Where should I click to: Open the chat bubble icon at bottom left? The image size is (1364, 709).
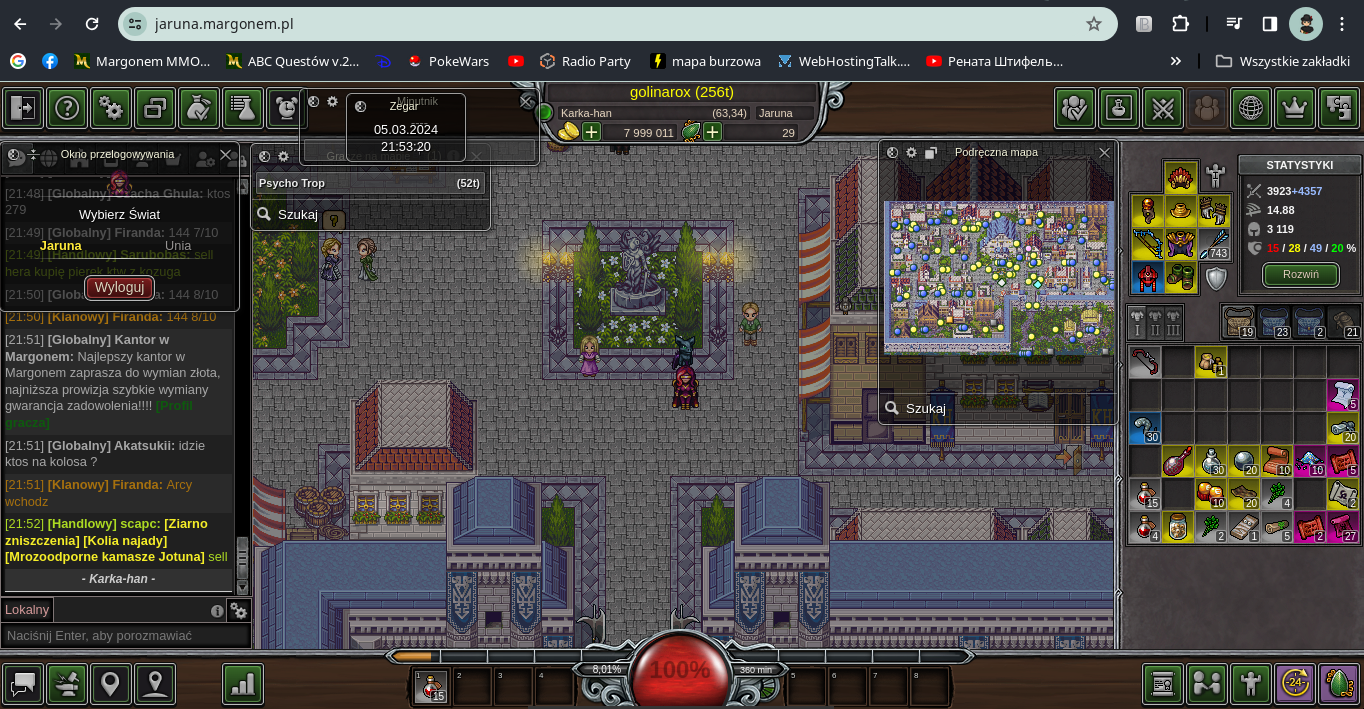point(23,684)
